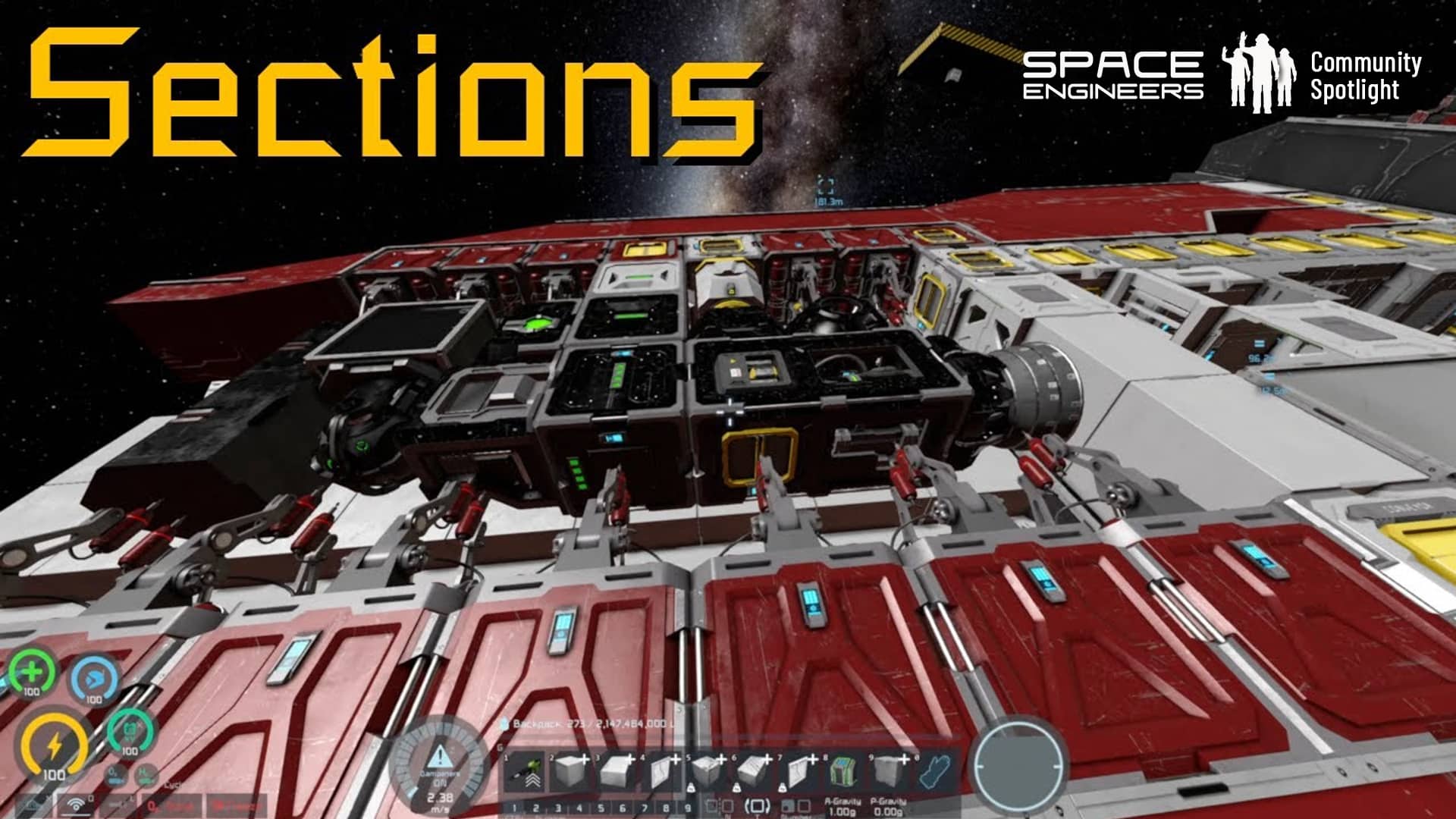Select the blue glove icon hotbar slot
1456x819 pixels.
pyautogui.click(x=935, y=773)
